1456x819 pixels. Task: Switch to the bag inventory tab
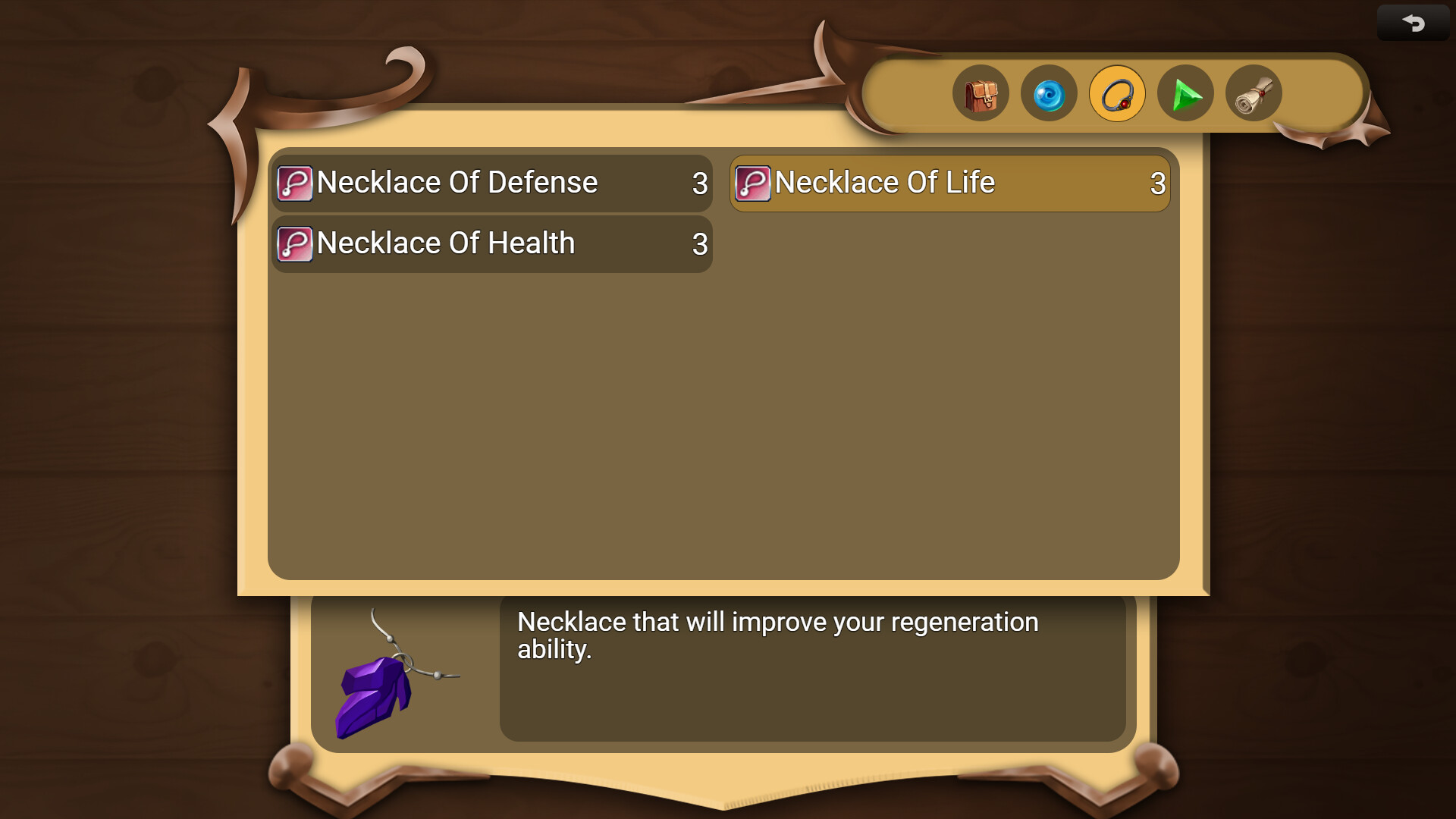pyautogui.click(x=981, y=93)
